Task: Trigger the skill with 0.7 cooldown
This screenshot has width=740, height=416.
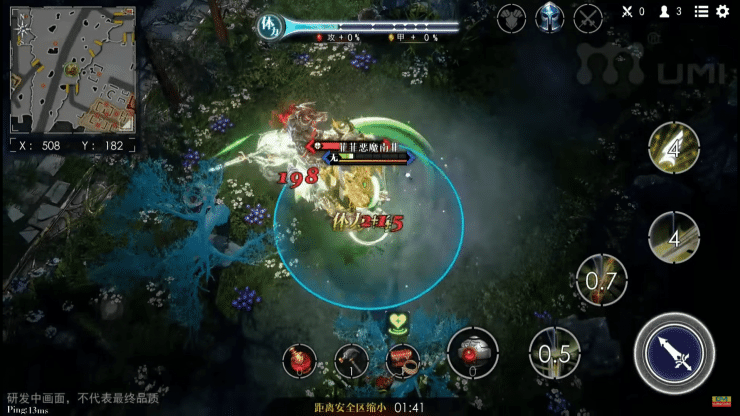Action: (601, 281)
